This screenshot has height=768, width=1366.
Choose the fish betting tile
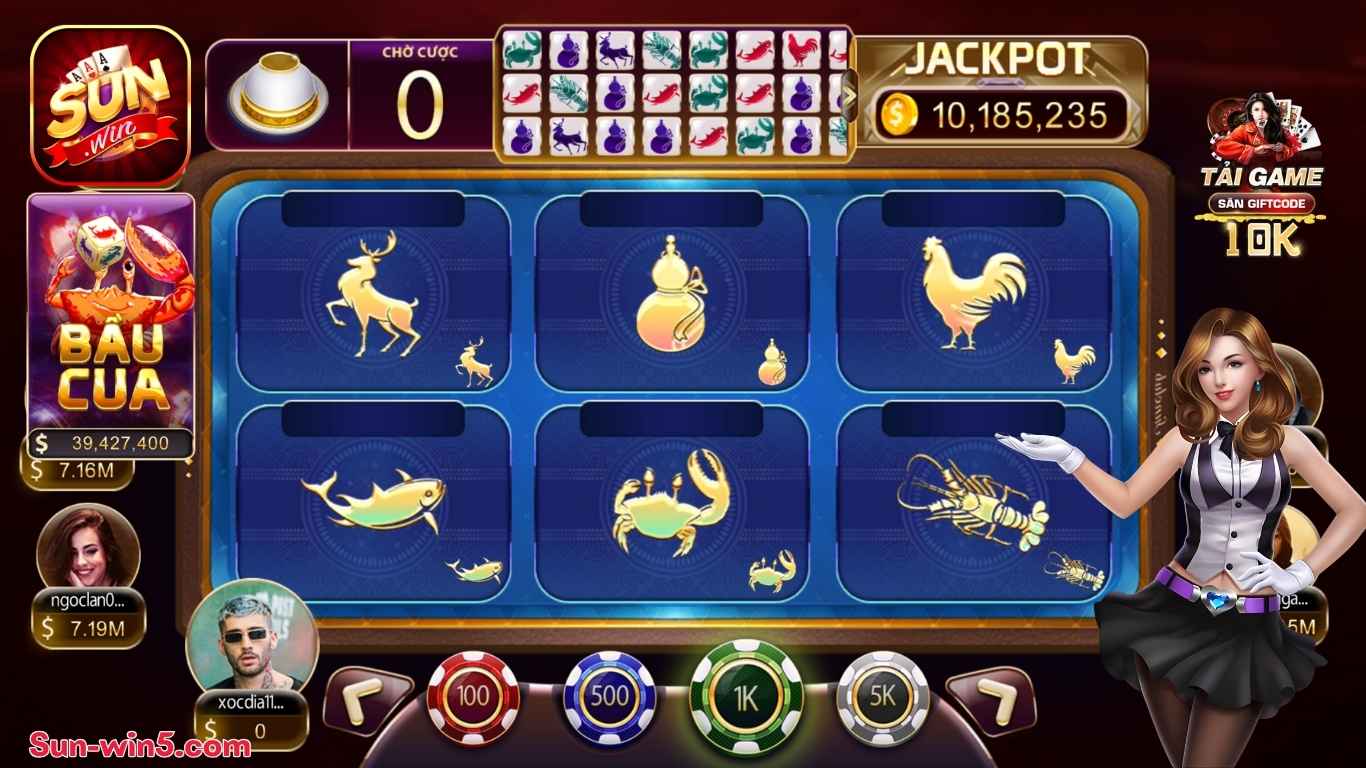coord(373,503)
